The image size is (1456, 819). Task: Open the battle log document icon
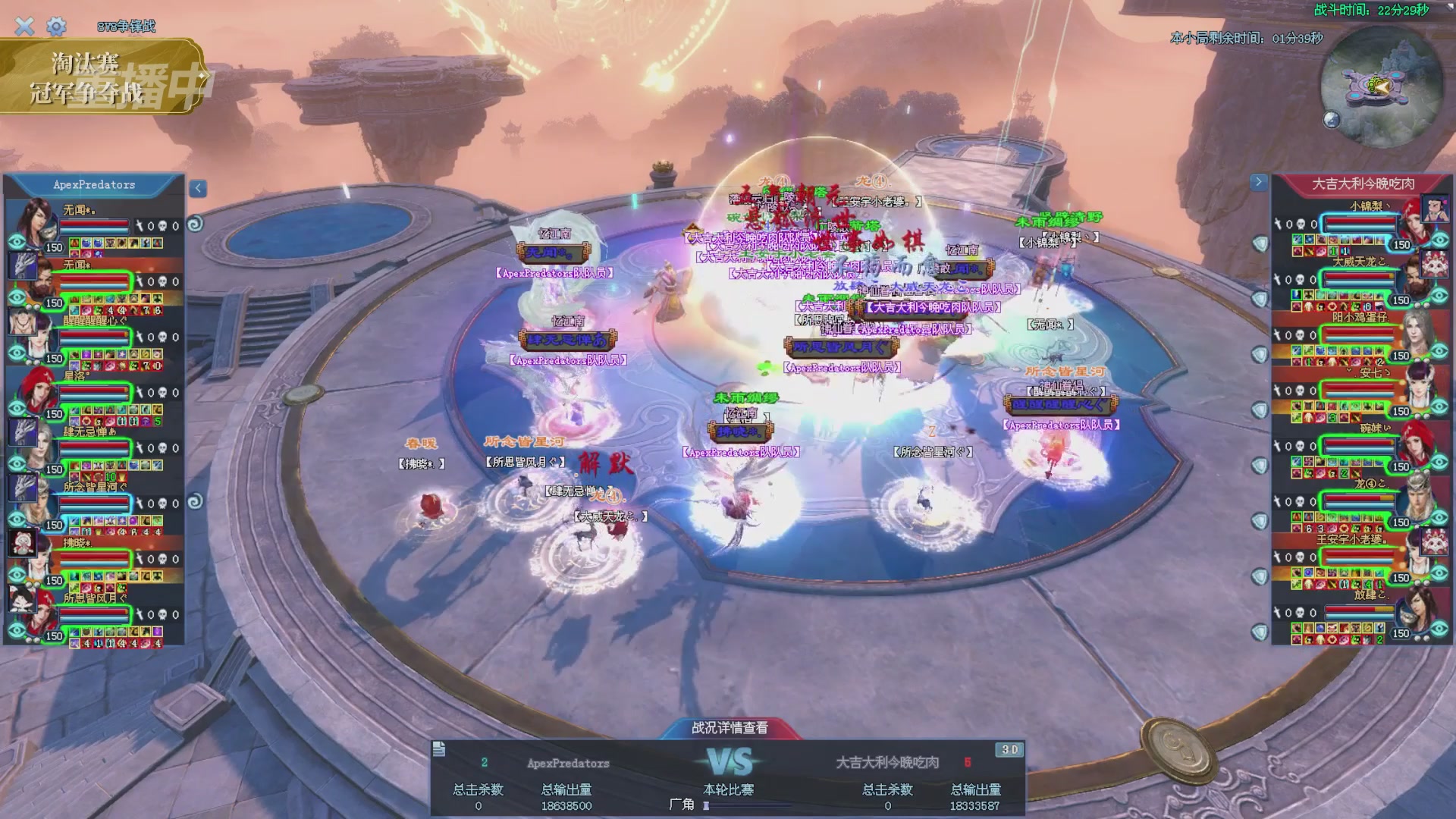(439, 749)
